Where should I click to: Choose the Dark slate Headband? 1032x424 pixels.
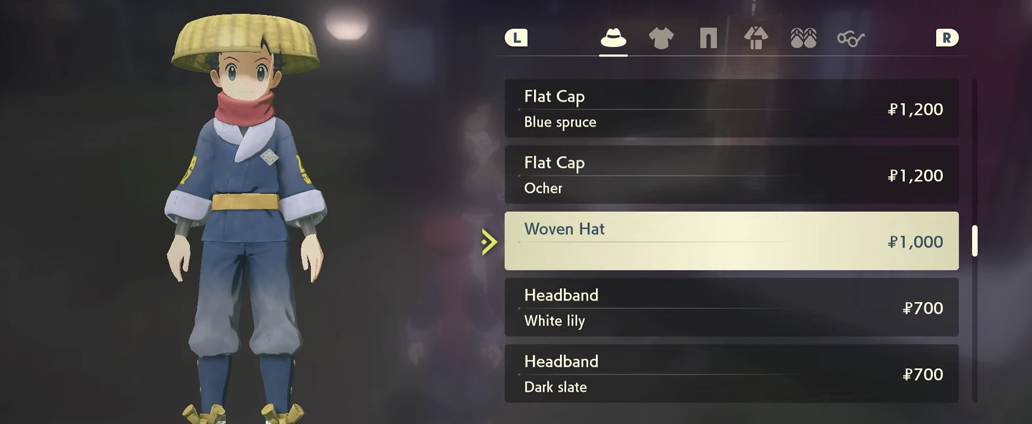(x=731, y=374)
